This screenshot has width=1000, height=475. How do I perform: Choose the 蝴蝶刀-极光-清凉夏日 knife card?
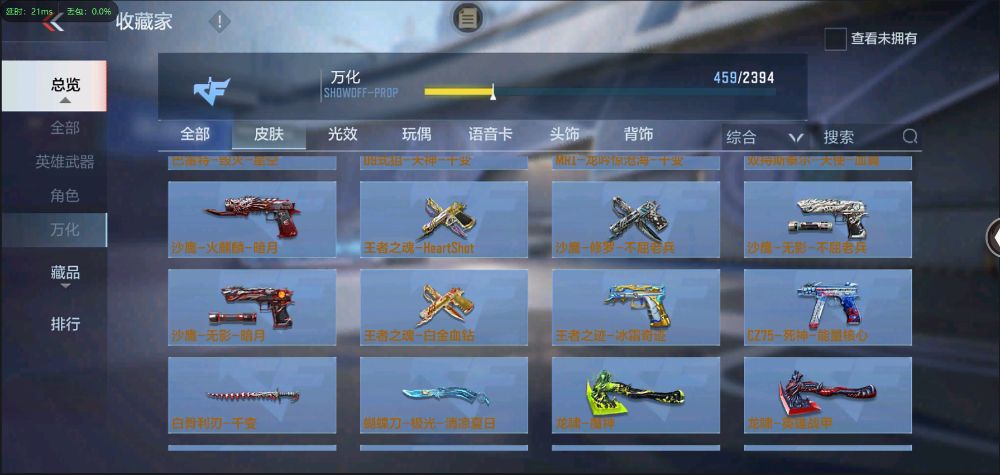(x=444, y=394)
